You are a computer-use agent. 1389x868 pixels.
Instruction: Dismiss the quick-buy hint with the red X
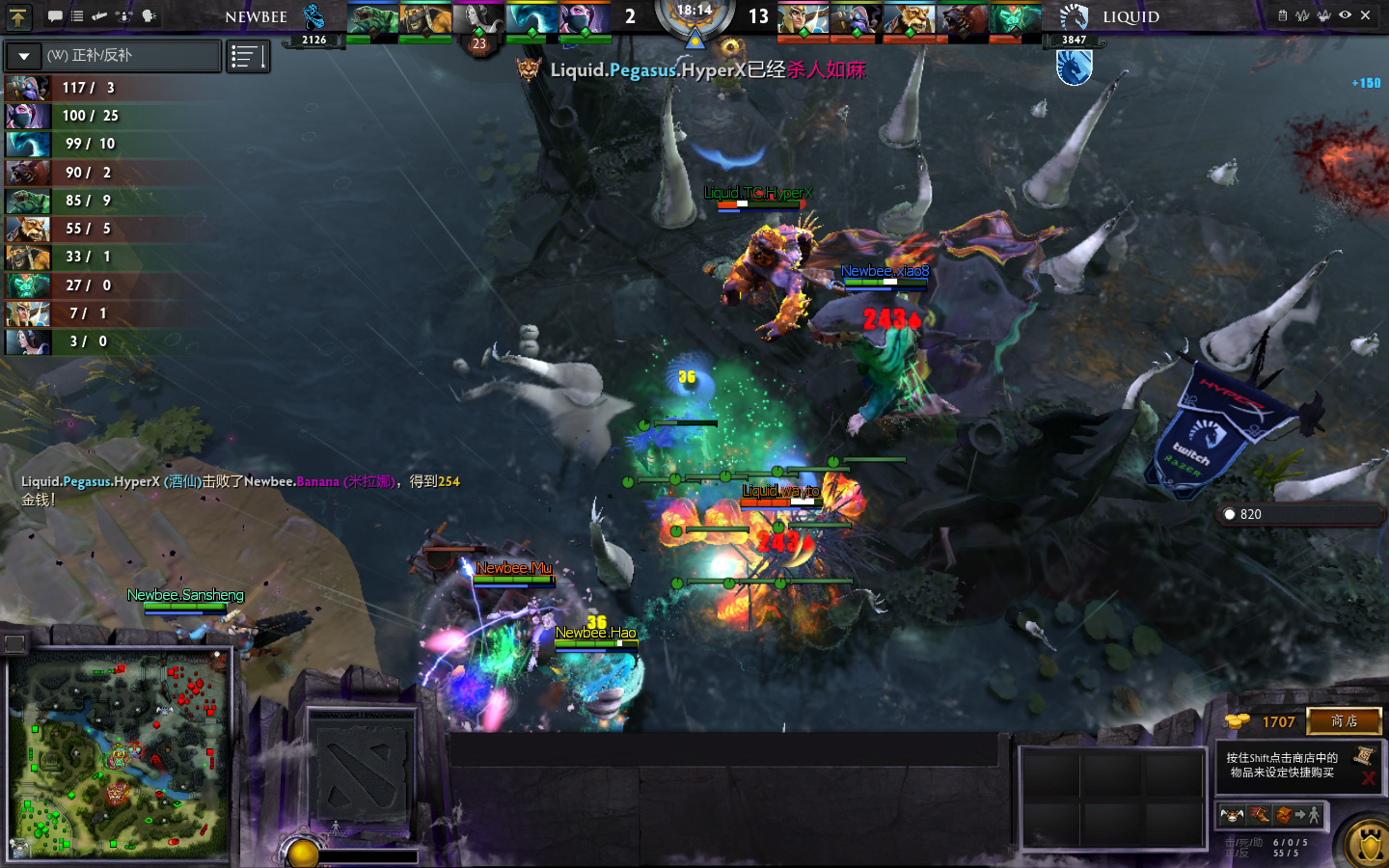pyautogui.click(x=1368, y=777)
